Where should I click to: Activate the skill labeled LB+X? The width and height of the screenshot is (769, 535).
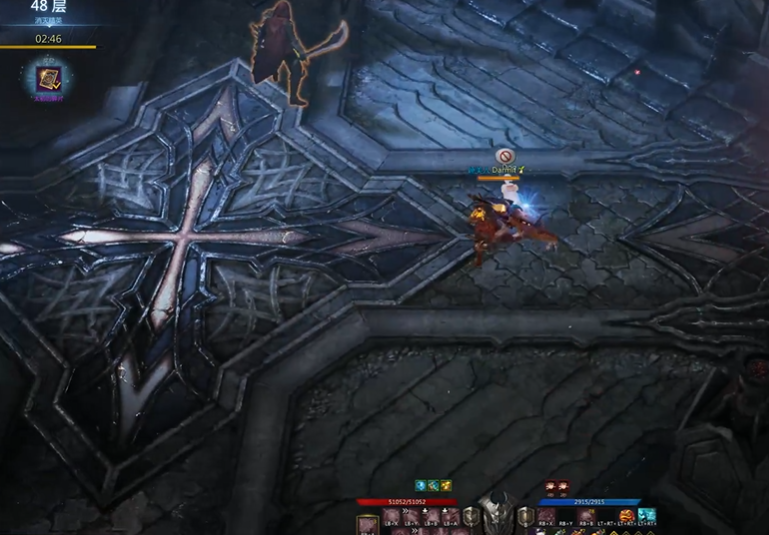click(x=391, y=516)
